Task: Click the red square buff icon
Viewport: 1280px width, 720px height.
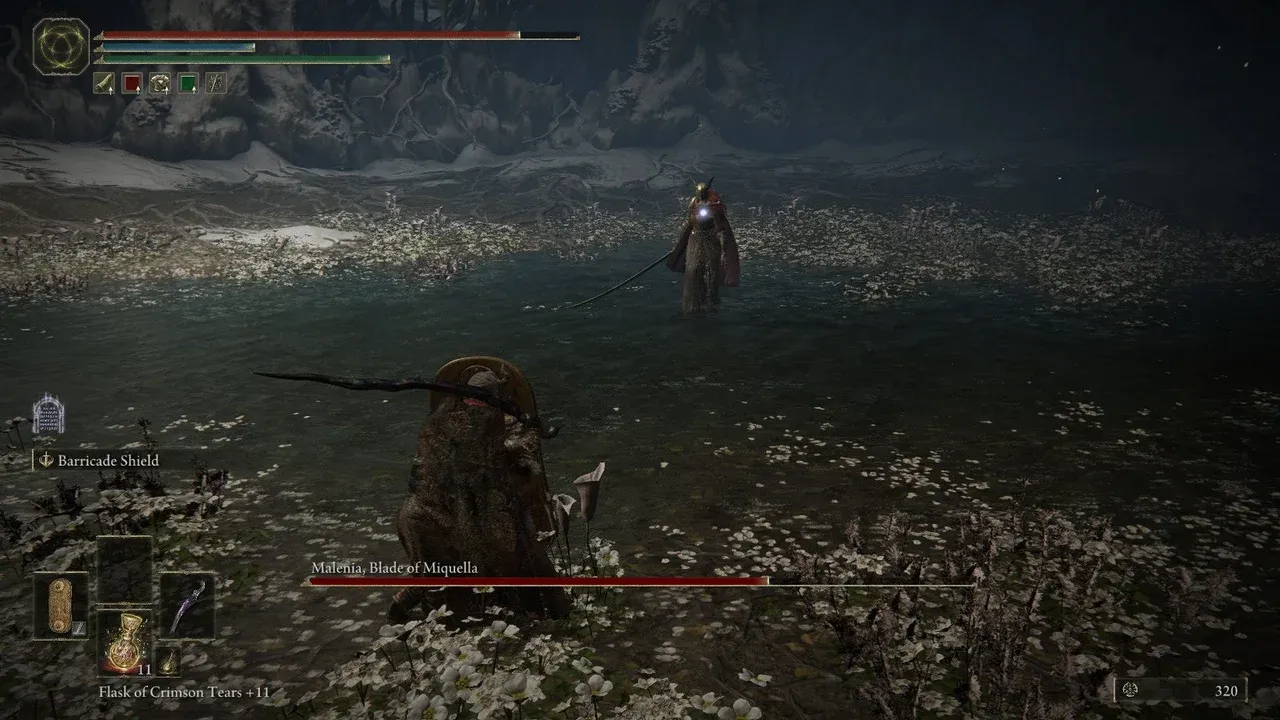Action: tap(132, 83)
